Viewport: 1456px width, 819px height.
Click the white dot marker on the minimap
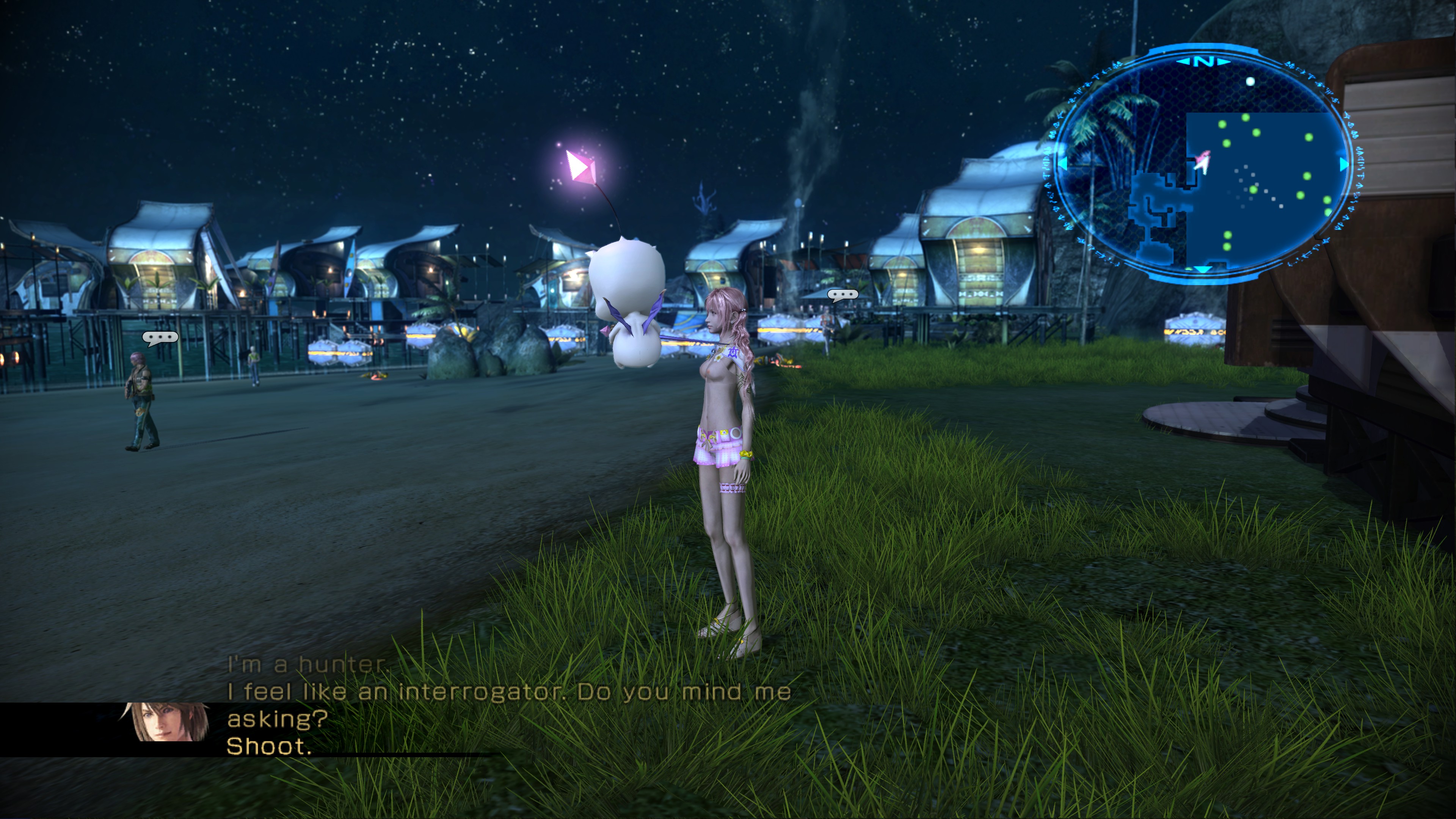[1250, 82]
